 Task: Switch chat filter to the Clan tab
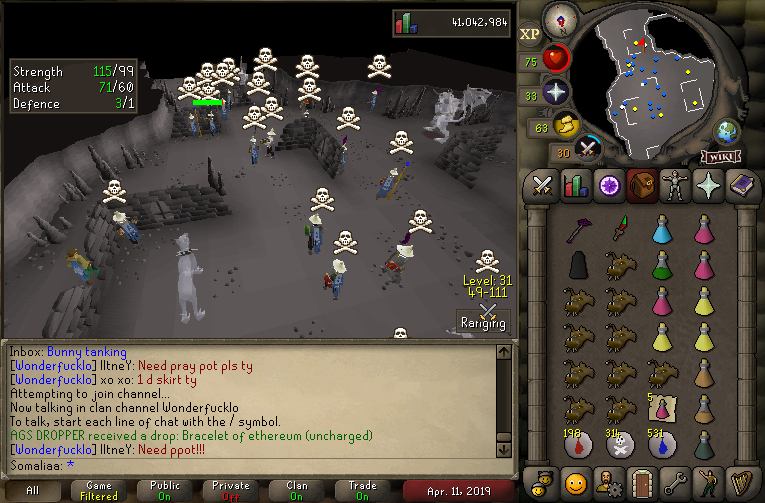tap(297, 491)
